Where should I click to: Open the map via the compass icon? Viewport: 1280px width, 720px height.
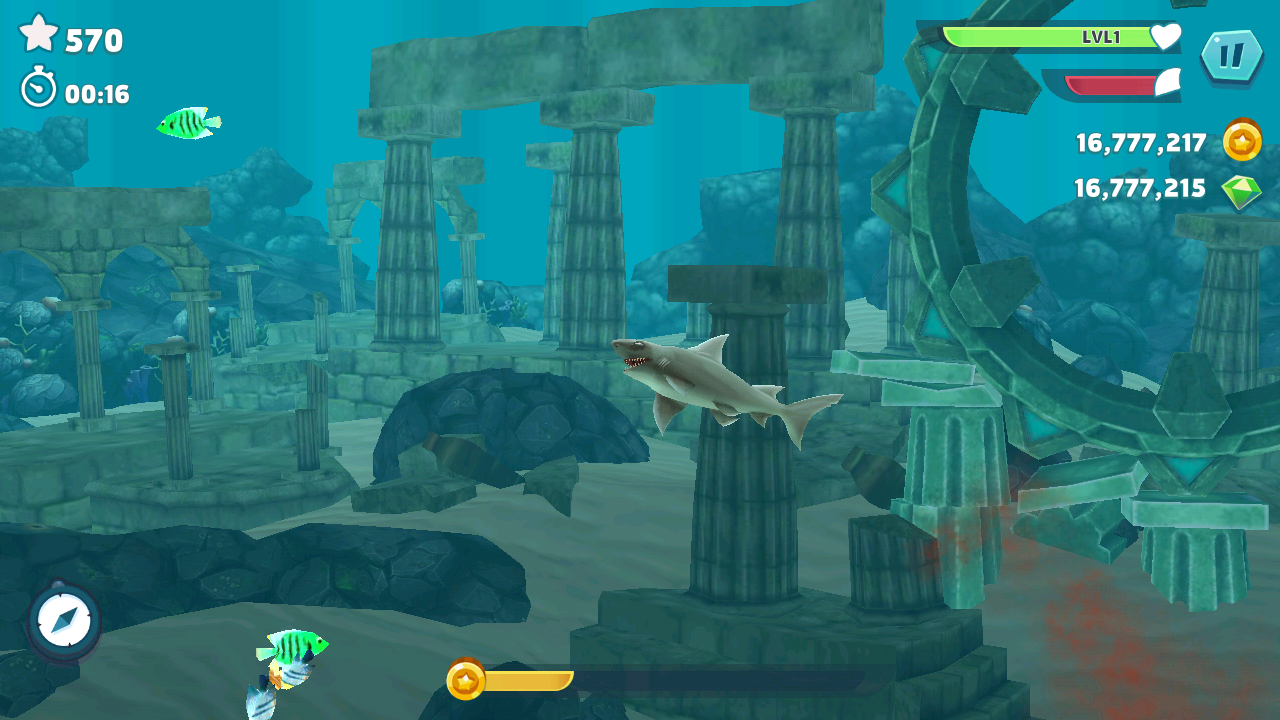click(x=65, y=620)
